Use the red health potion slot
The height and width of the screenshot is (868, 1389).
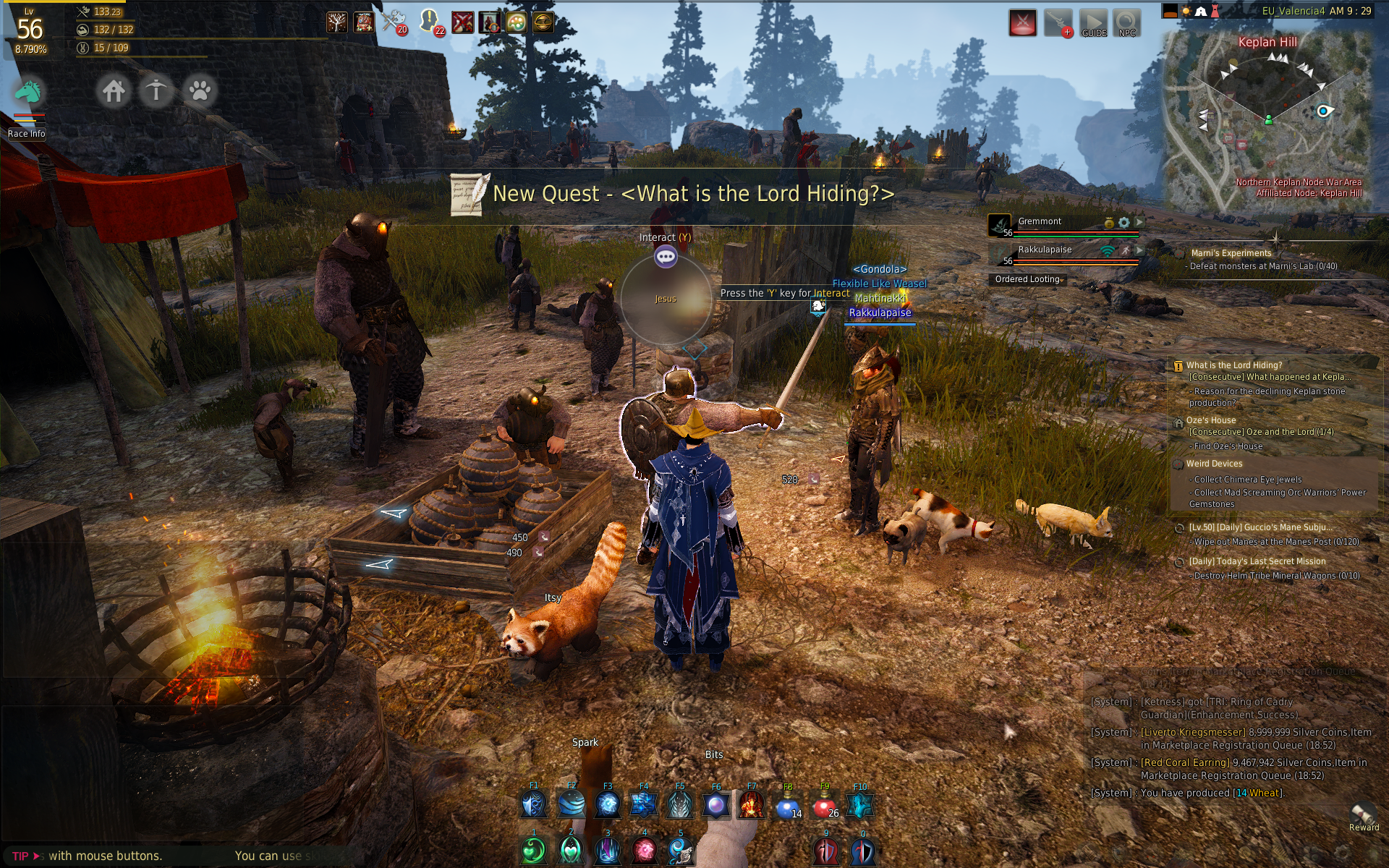[x=824, y=805]
